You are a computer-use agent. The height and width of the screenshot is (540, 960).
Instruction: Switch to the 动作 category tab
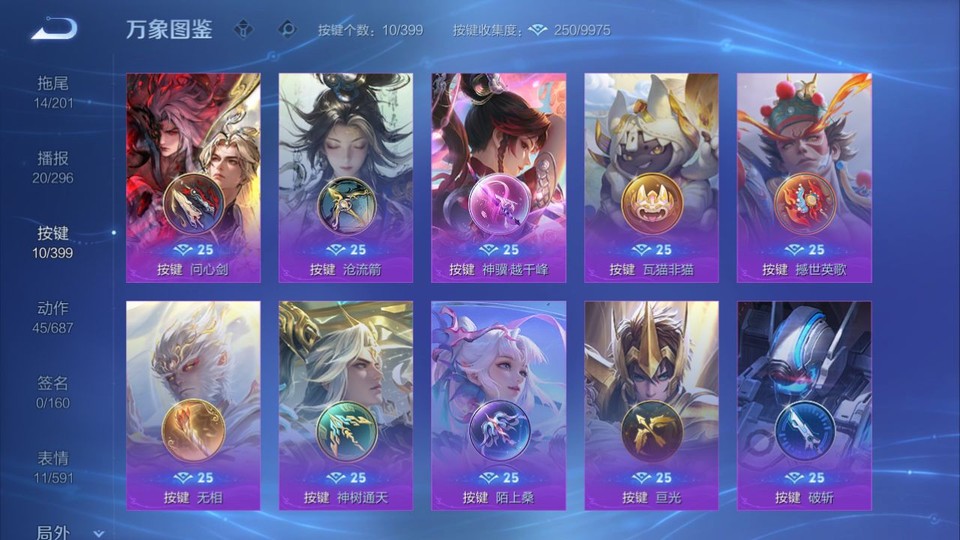54,317
